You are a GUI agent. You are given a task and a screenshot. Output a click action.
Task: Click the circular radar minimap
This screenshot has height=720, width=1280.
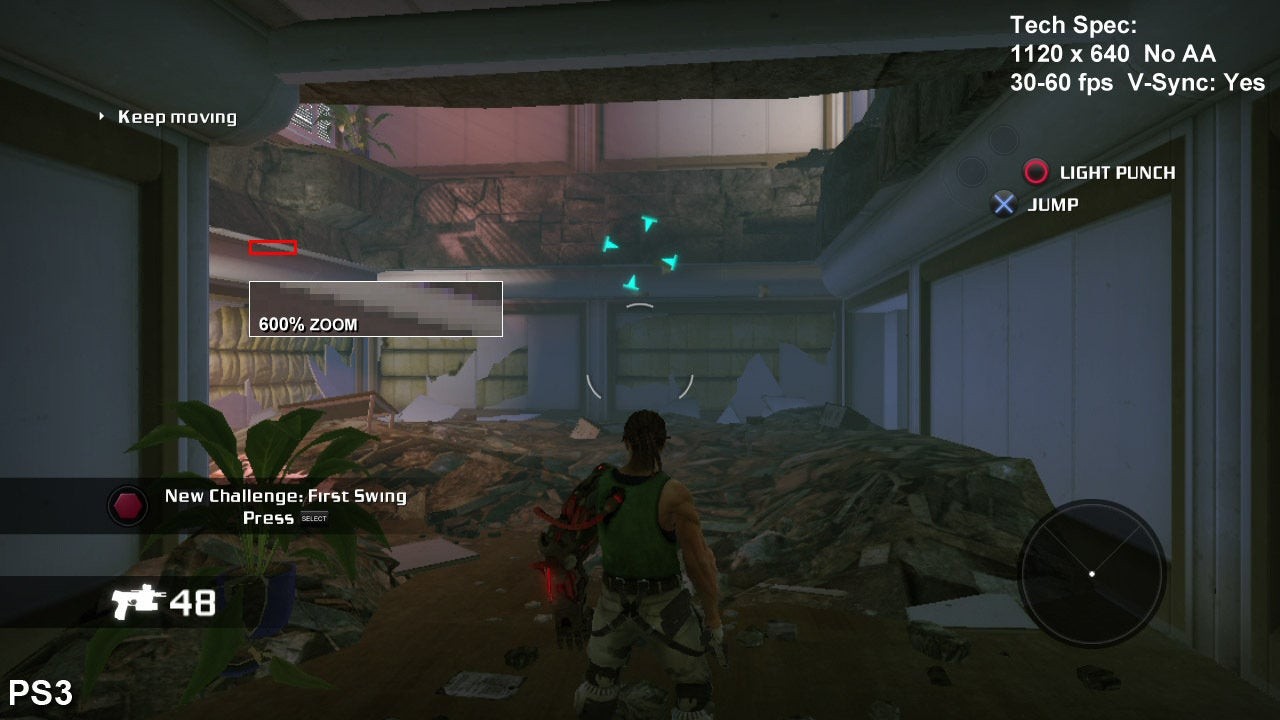click(x=1092, y=573)
